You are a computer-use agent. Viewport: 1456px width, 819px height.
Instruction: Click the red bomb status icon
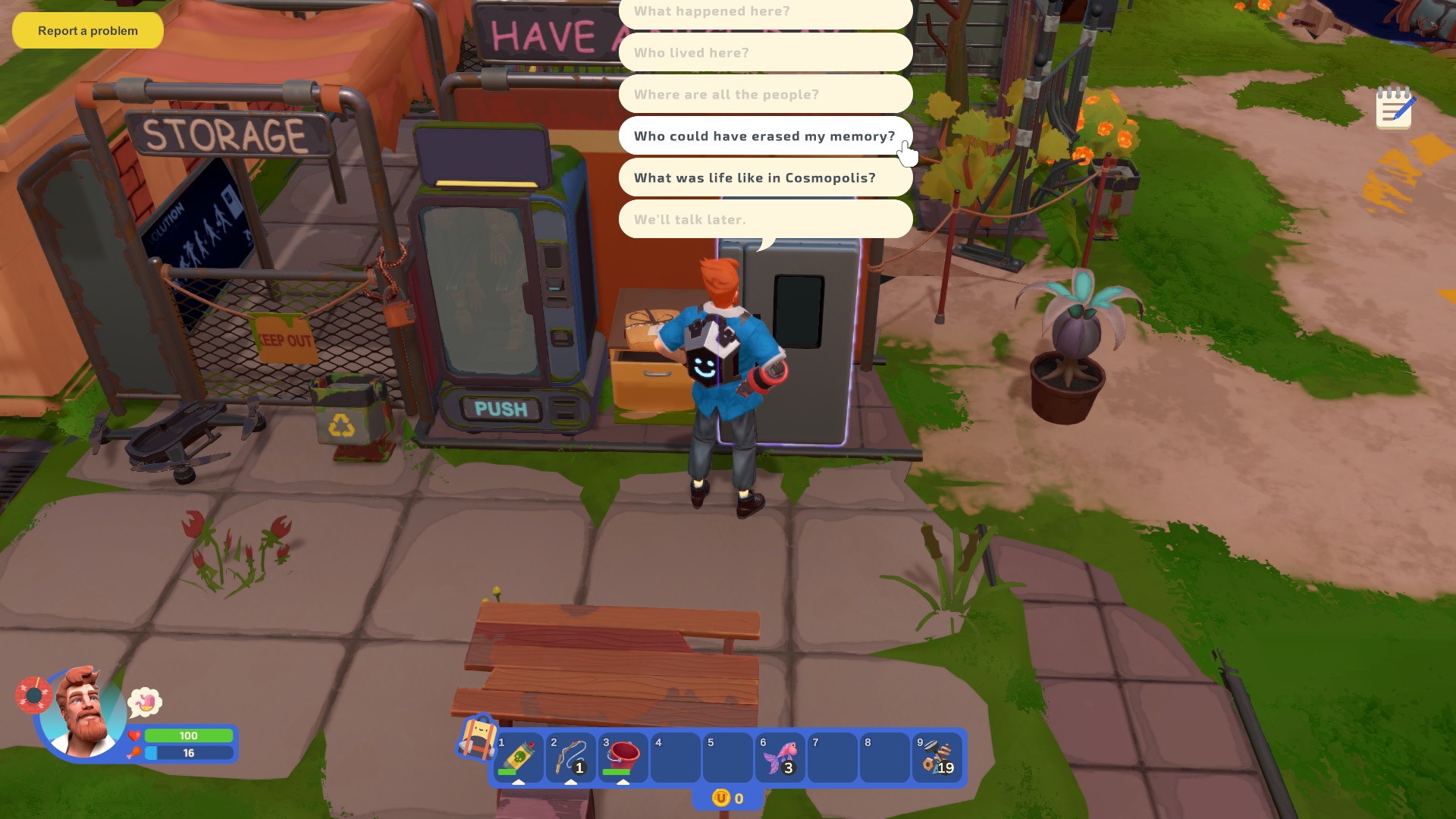pos(33,695)
